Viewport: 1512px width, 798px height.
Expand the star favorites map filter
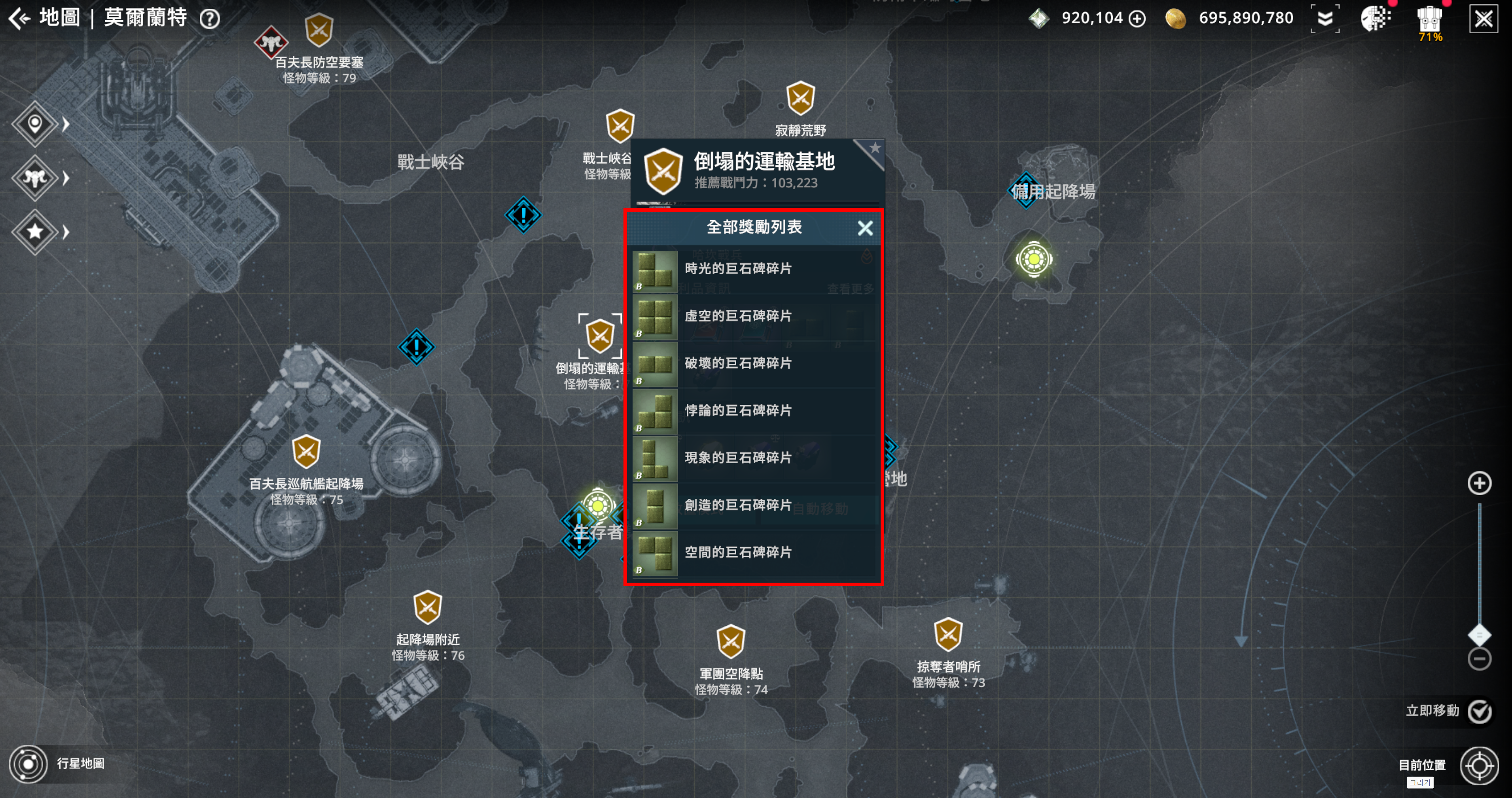(x=35, y=232)
